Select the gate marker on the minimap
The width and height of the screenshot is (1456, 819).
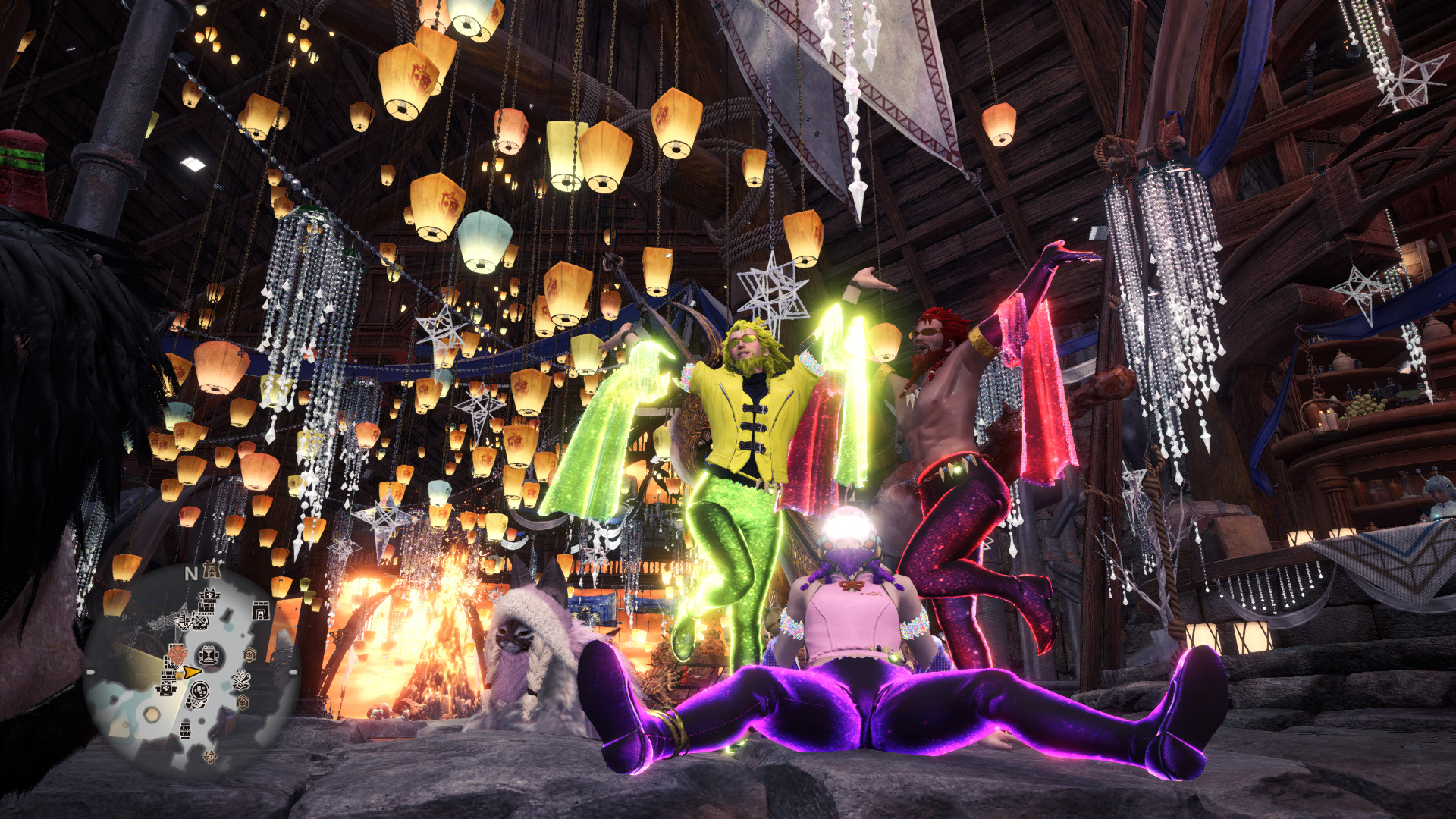tap(260, 610)
